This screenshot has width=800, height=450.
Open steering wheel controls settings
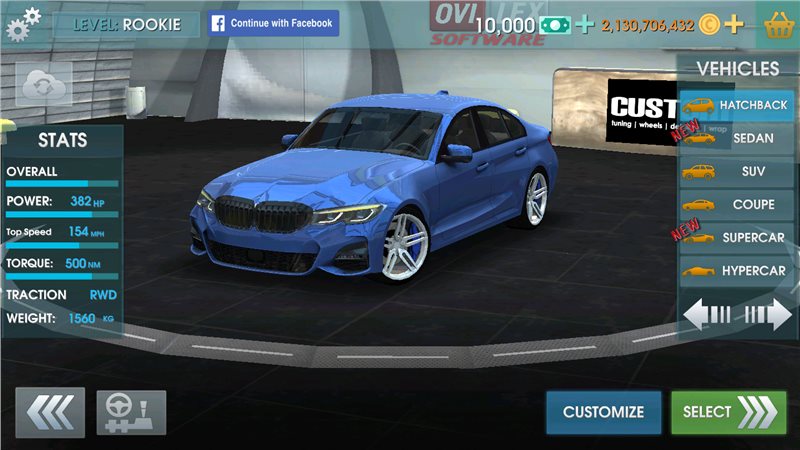pyautogui.click(x=130, y=412)
